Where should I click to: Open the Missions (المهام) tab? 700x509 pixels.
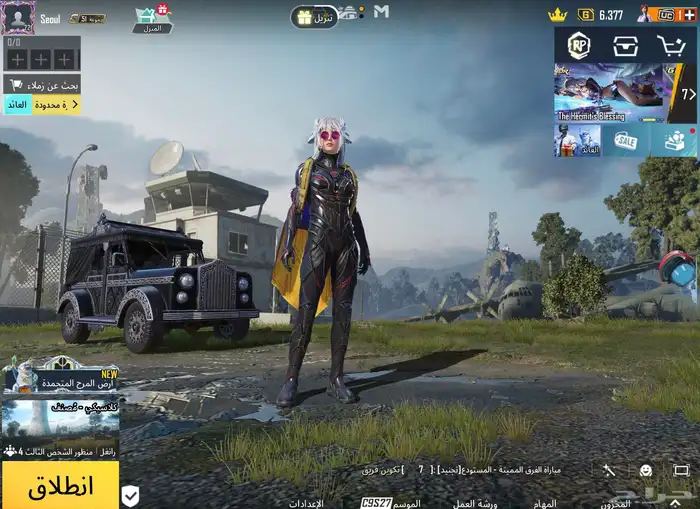pos(545,503)
